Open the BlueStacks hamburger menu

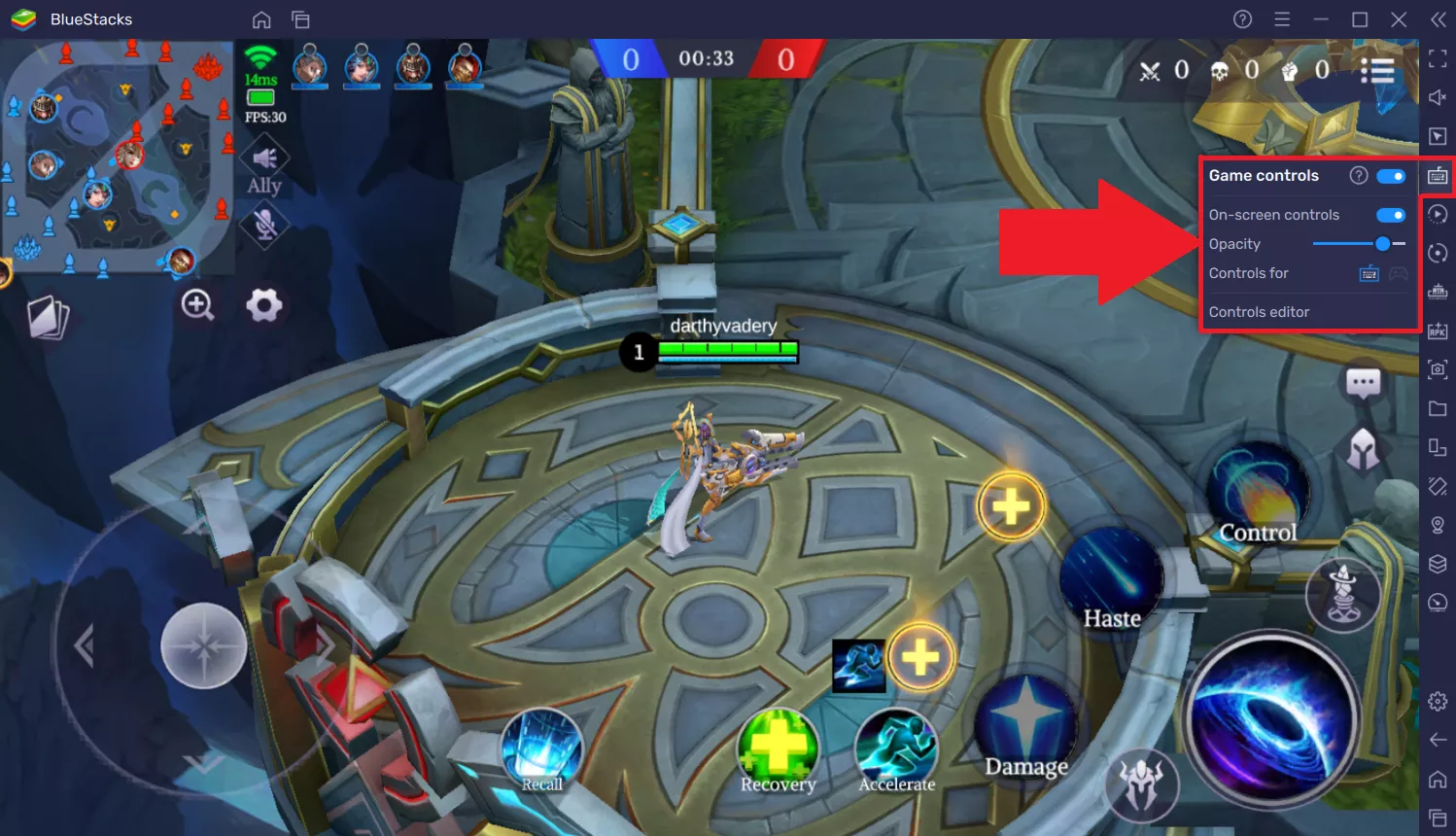pyautogui.click(x=1282, y=18)
